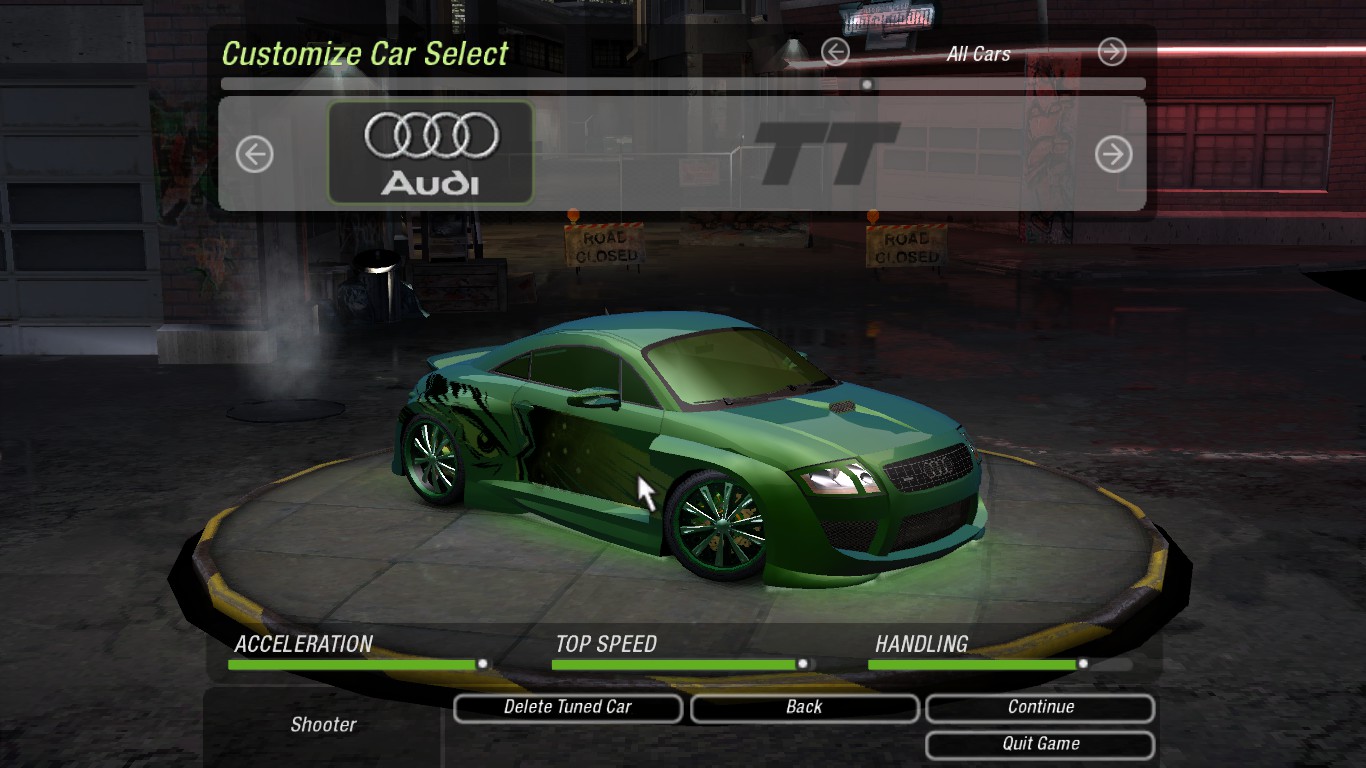Show the previous car in the selector
The width and height of the screenshot is (1366, 768).
[x=254, y=155]
